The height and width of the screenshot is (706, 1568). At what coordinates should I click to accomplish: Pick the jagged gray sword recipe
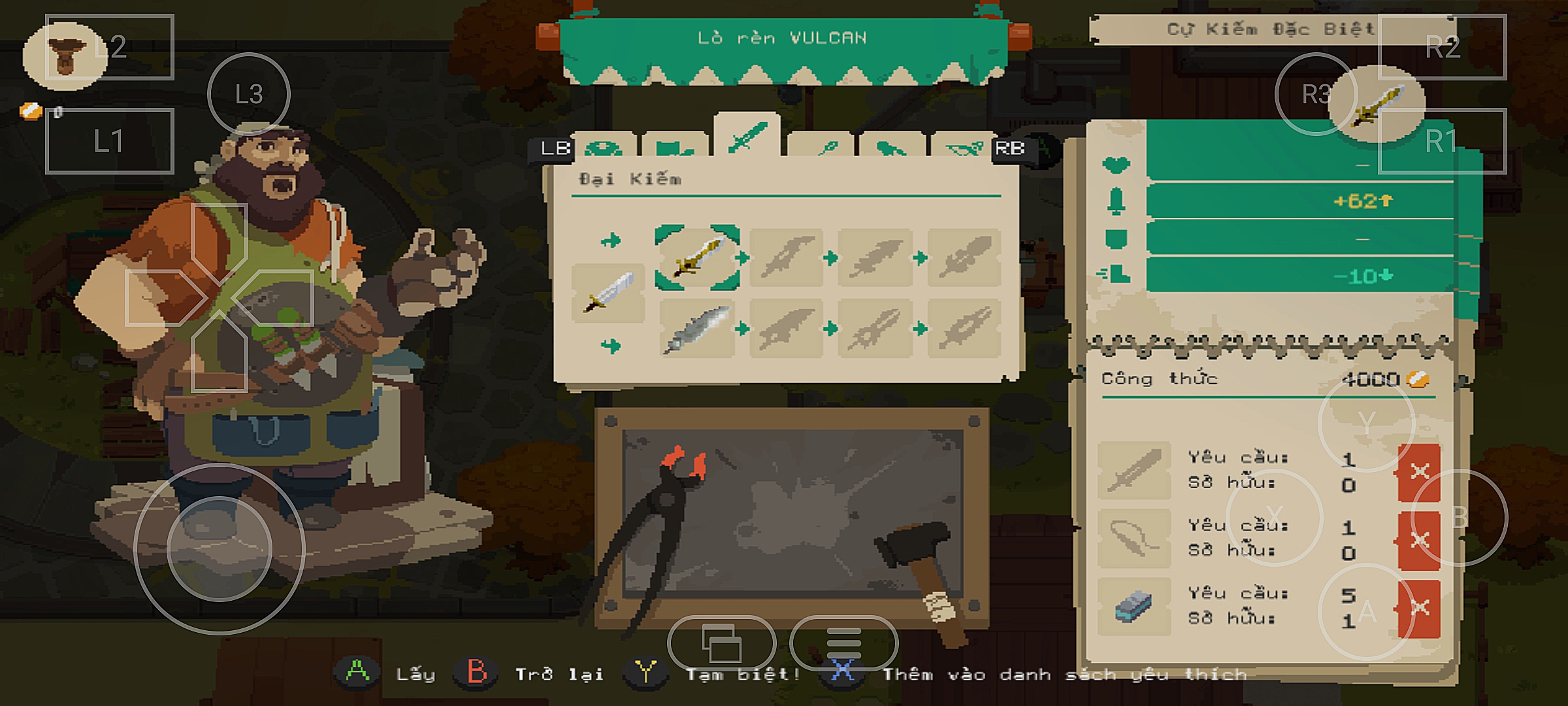coord(696,328)
